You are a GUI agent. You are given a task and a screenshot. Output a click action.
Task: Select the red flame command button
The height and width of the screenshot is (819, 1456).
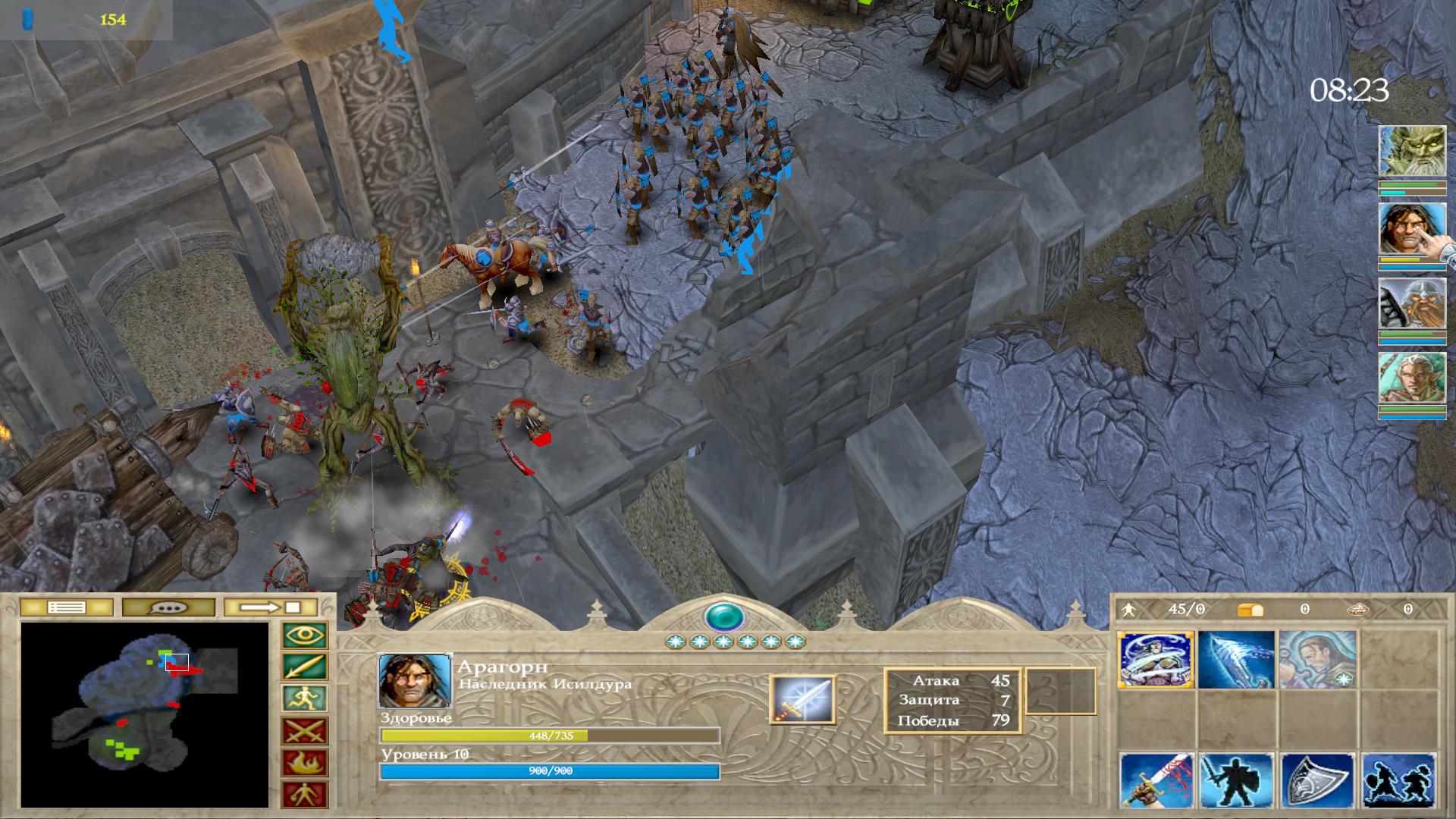click(x=305, y=763)
